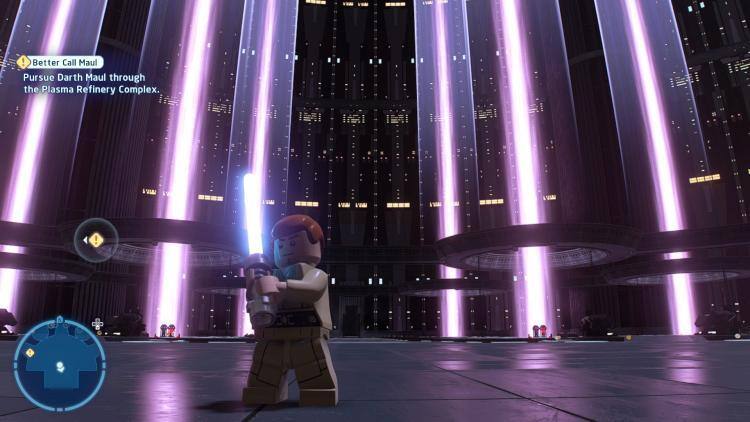Select the yellow objective marker on the minimap
The width and height of the screenshot is (750, 422).
[x=30, y=352]
